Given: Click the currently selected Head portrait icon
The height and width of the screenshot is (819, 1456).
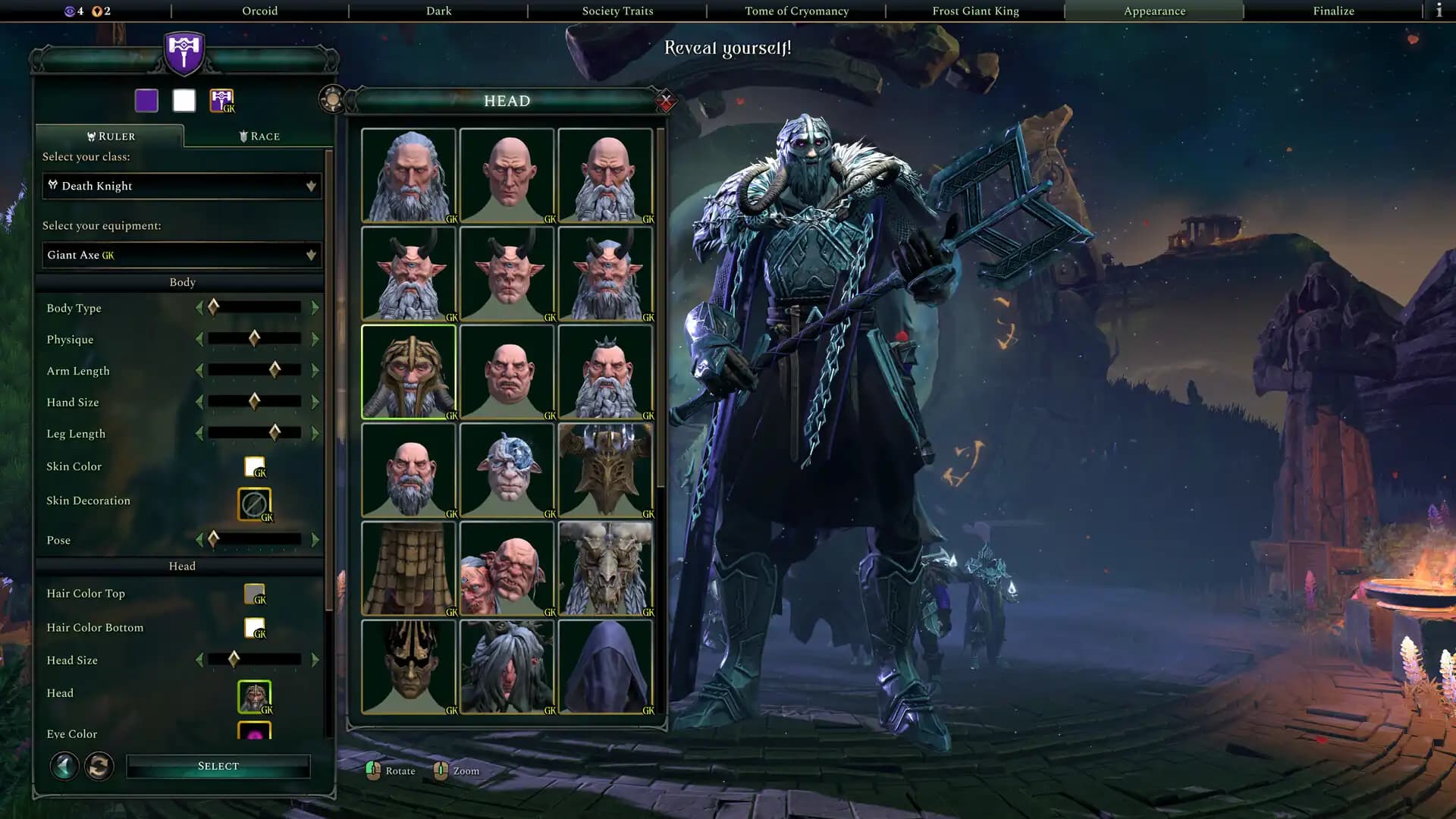Looking at the screenshot, I should 255,696.
